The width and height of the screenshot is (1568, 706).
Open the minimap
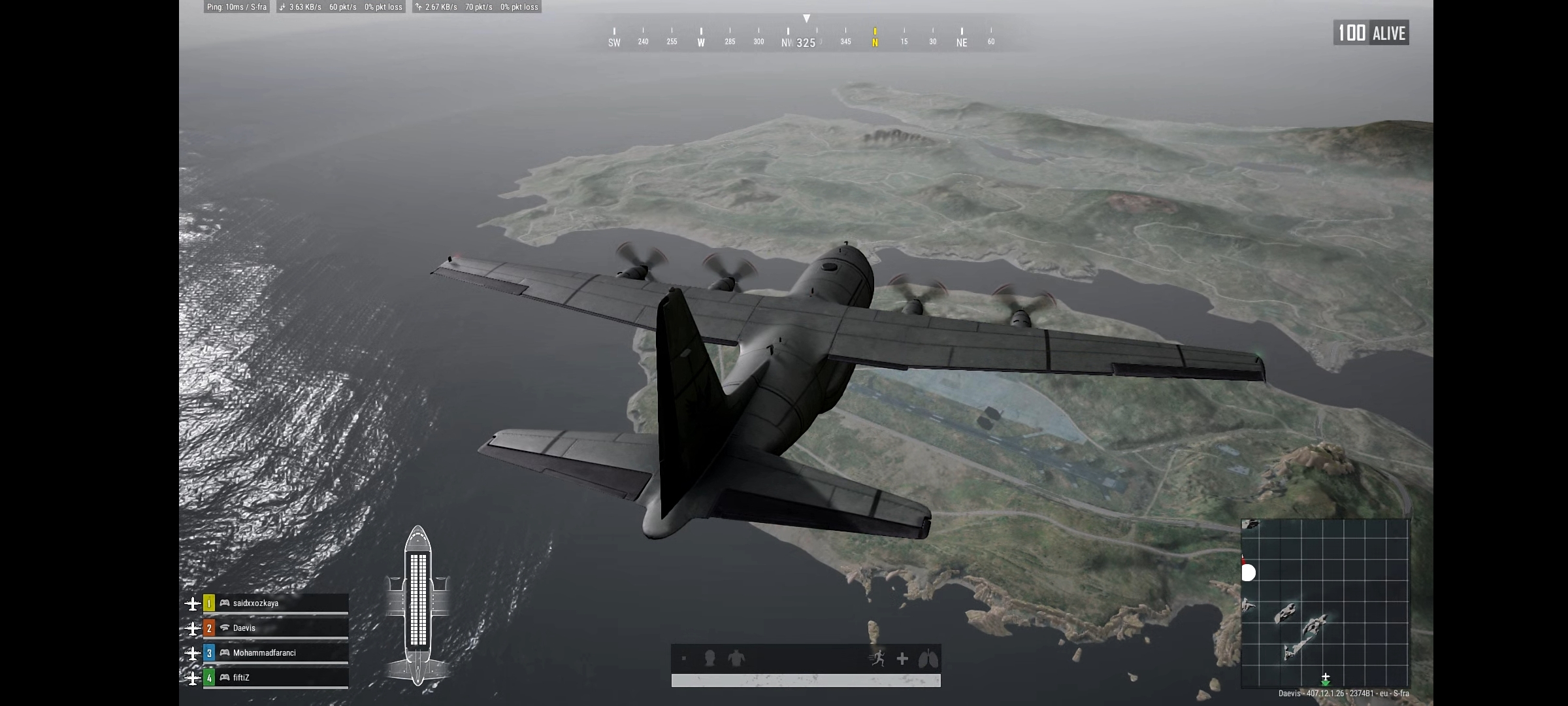[1325, 603]
